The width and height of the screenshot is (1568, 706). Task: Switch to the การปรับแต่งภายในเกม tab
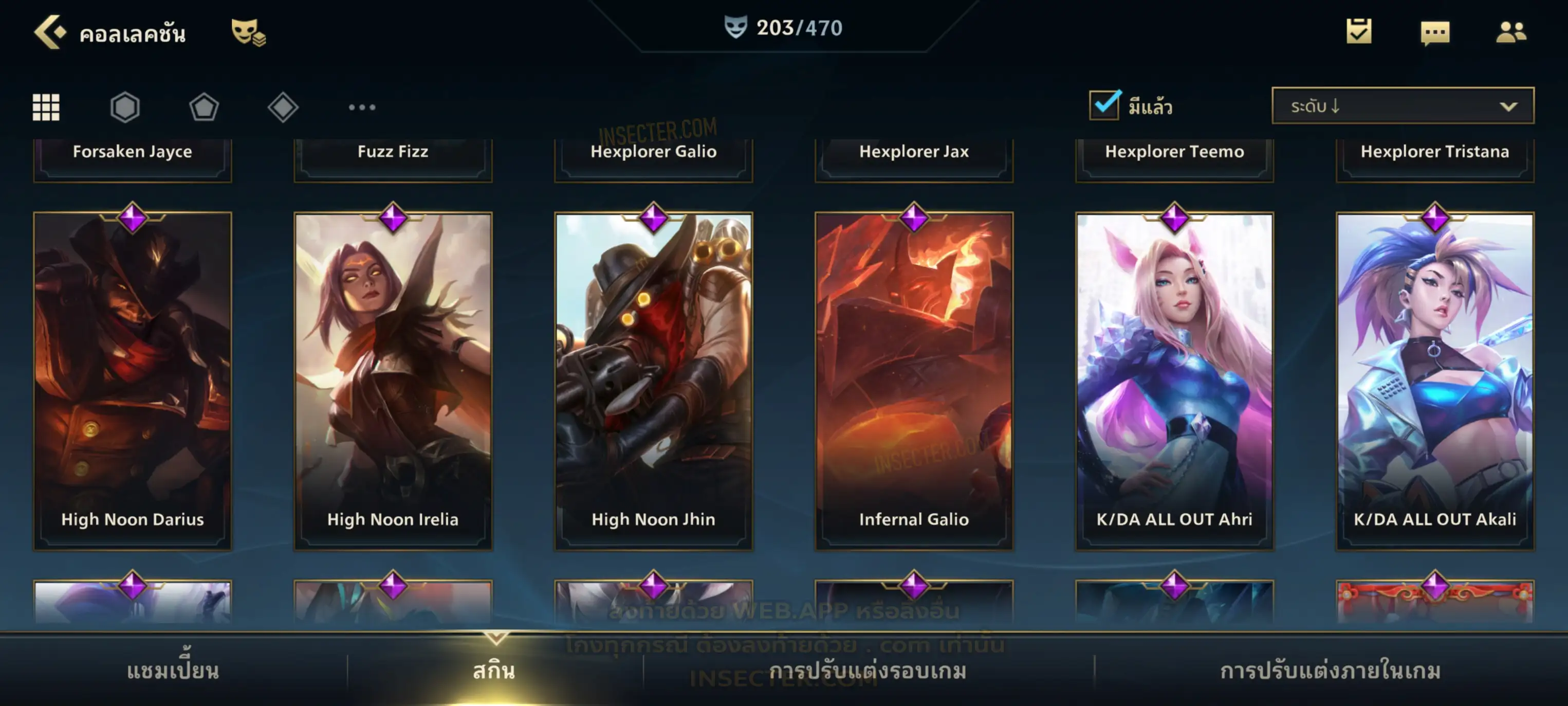[x=1330, y=671]
